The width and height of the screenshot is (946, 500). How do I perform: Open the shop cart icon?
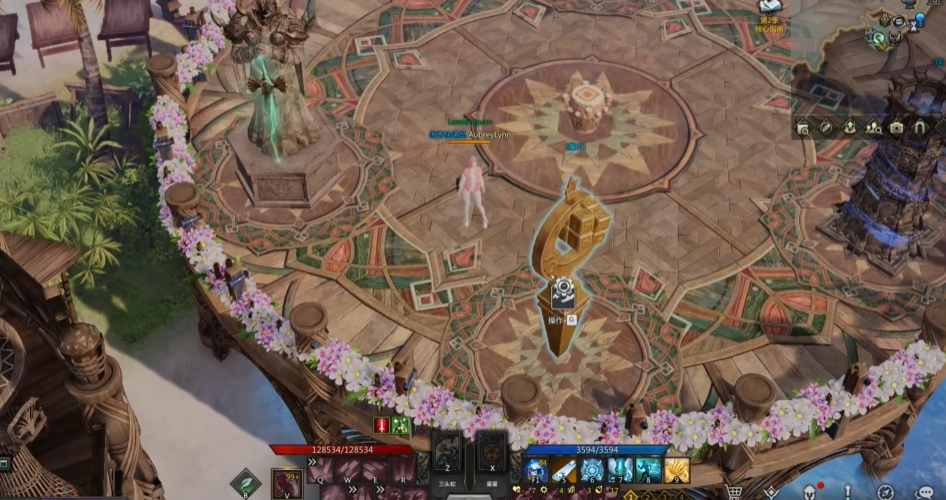734,492
